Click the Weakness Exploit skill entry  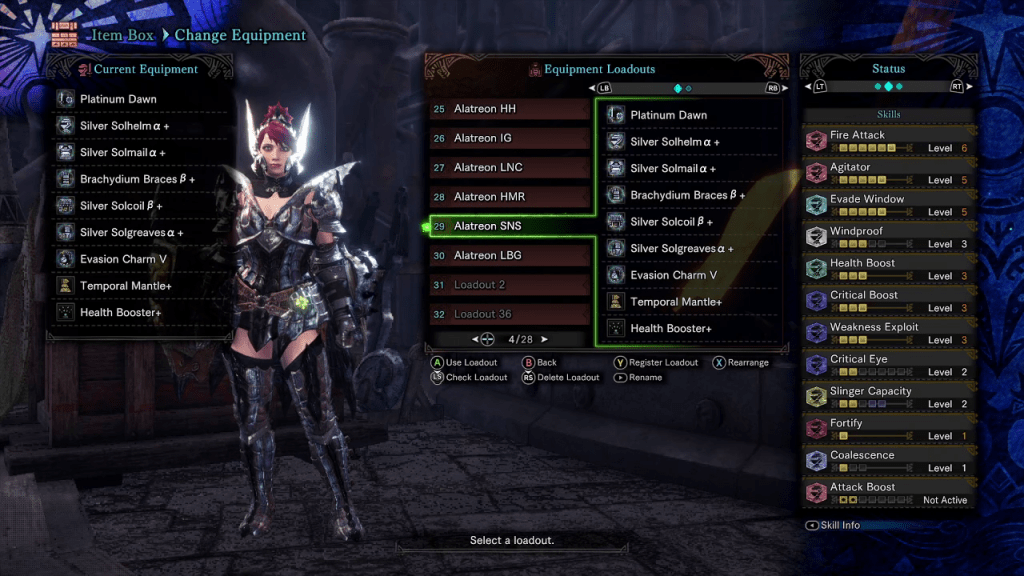[x=888, y=333]
